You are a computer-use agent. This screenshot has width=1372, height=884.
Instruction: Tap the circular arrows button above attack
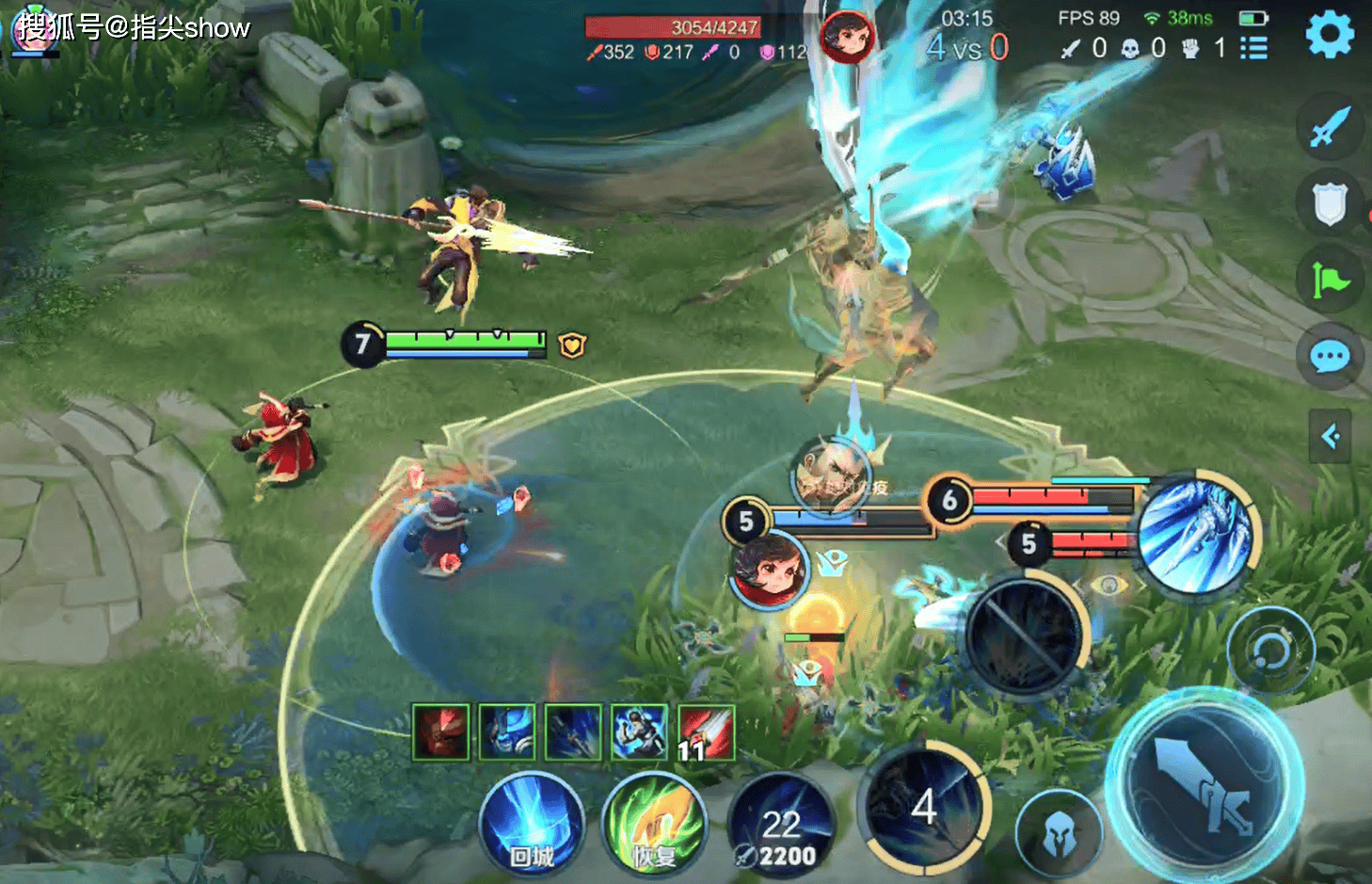coord(1270,651)
